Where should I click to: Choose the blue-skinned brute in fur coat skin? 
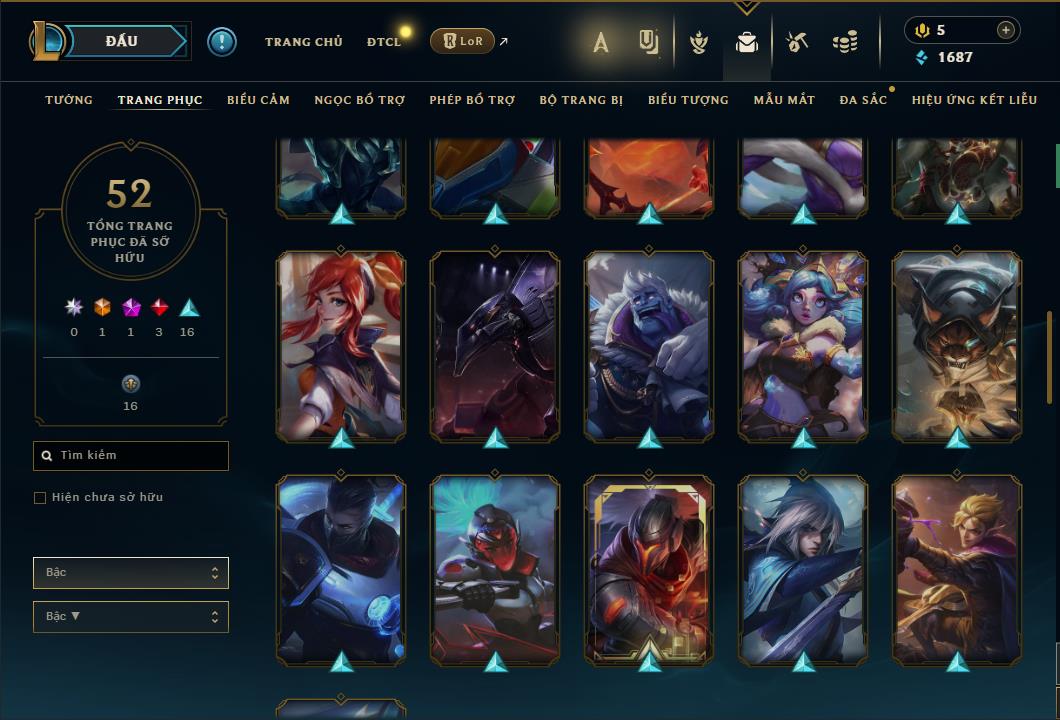[649, 345]
